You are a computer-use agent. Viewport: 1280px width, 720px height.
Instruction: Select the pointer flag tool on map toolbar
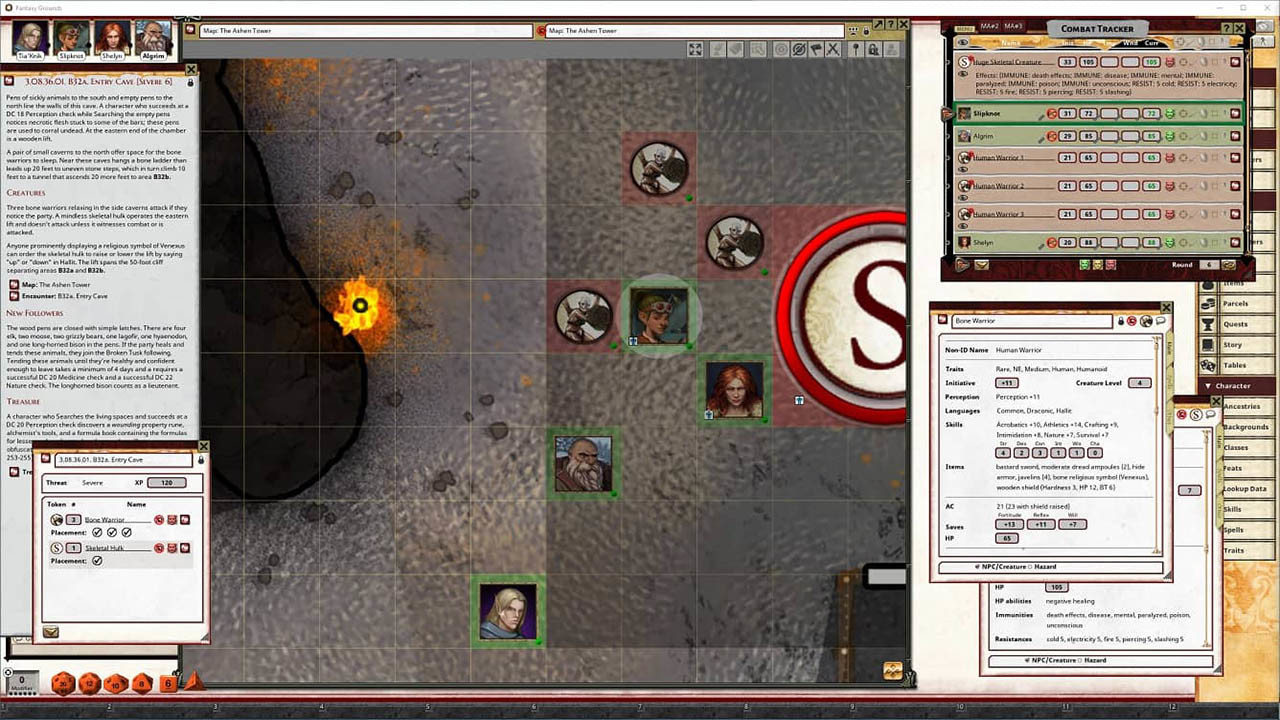tap(817, 48)
